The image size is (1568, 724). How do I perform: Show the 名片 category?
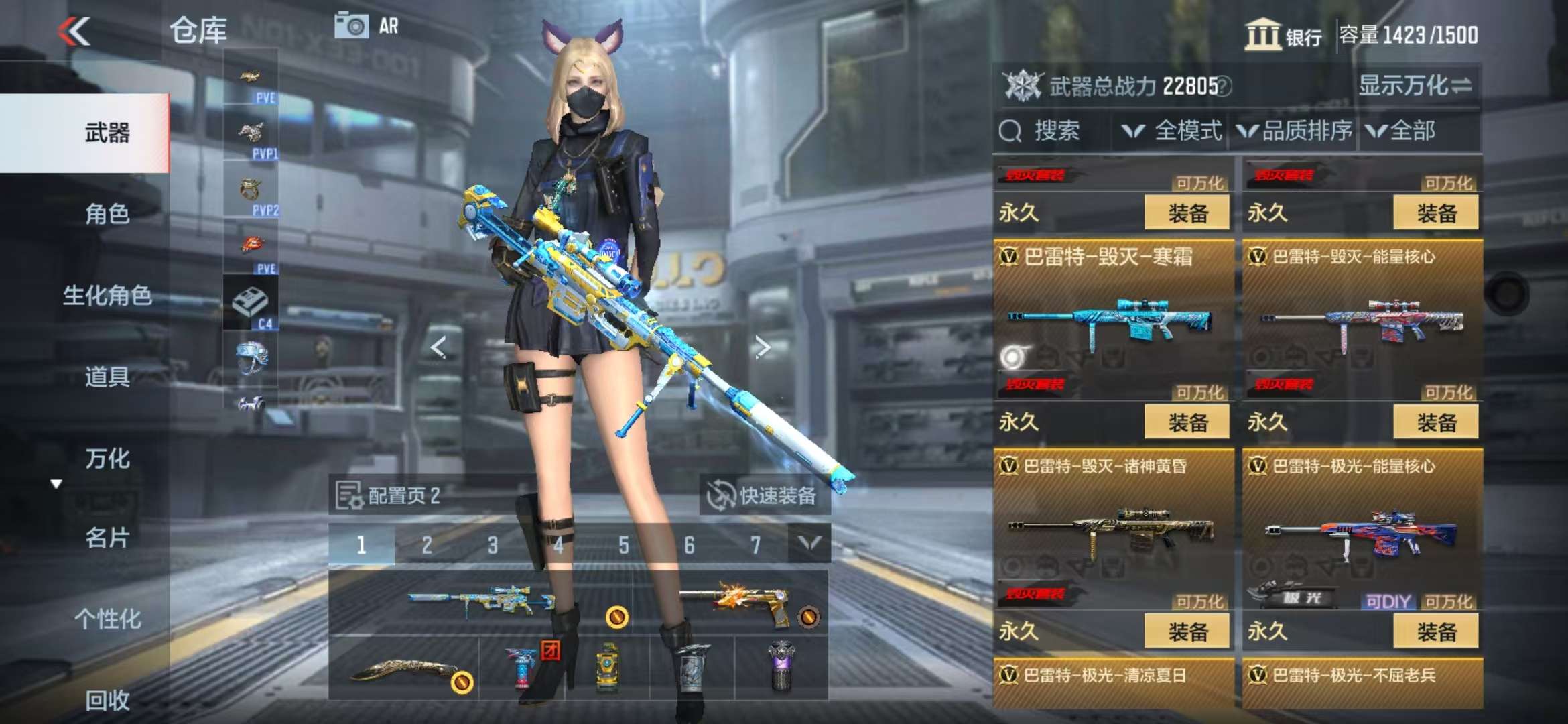point(107,538)
